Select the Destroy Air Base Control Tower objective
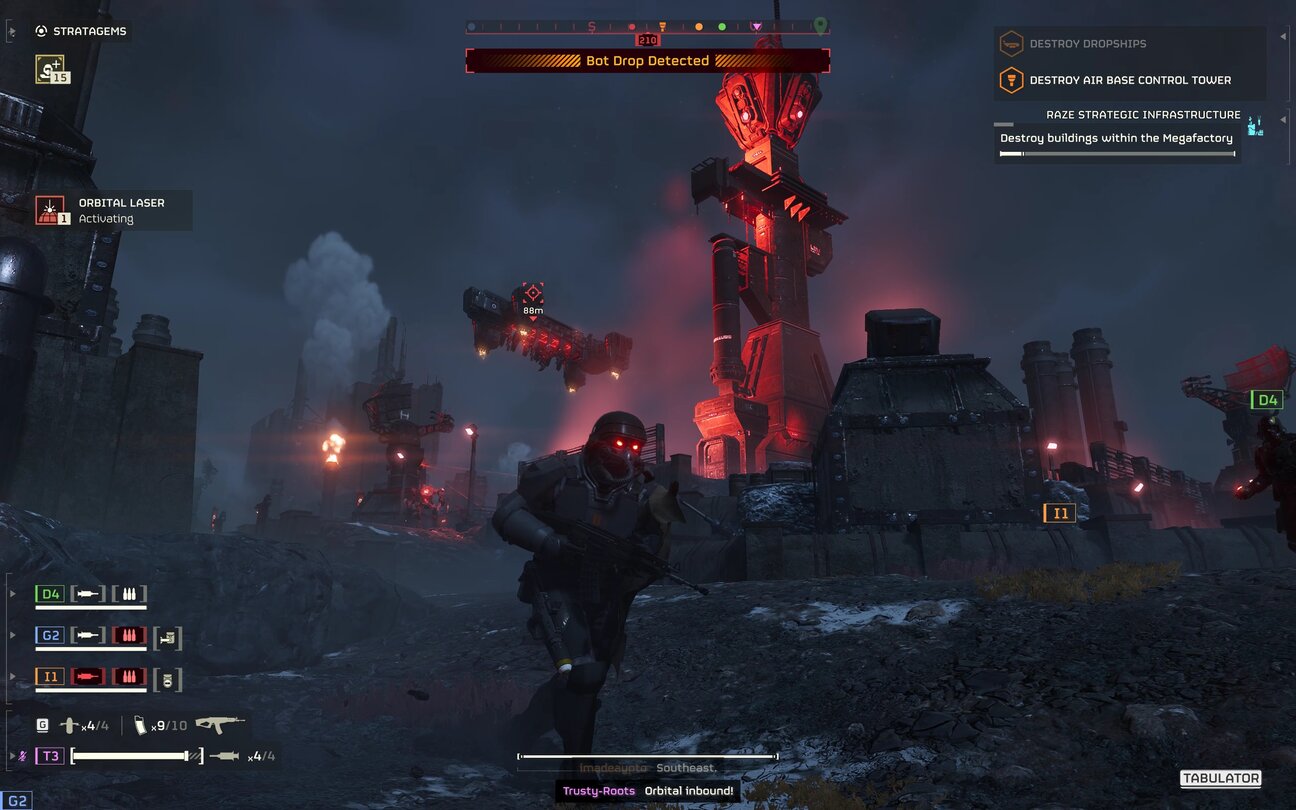Image resolution: width=1296 pixels, height=810 pixels. coord(1130,80)
